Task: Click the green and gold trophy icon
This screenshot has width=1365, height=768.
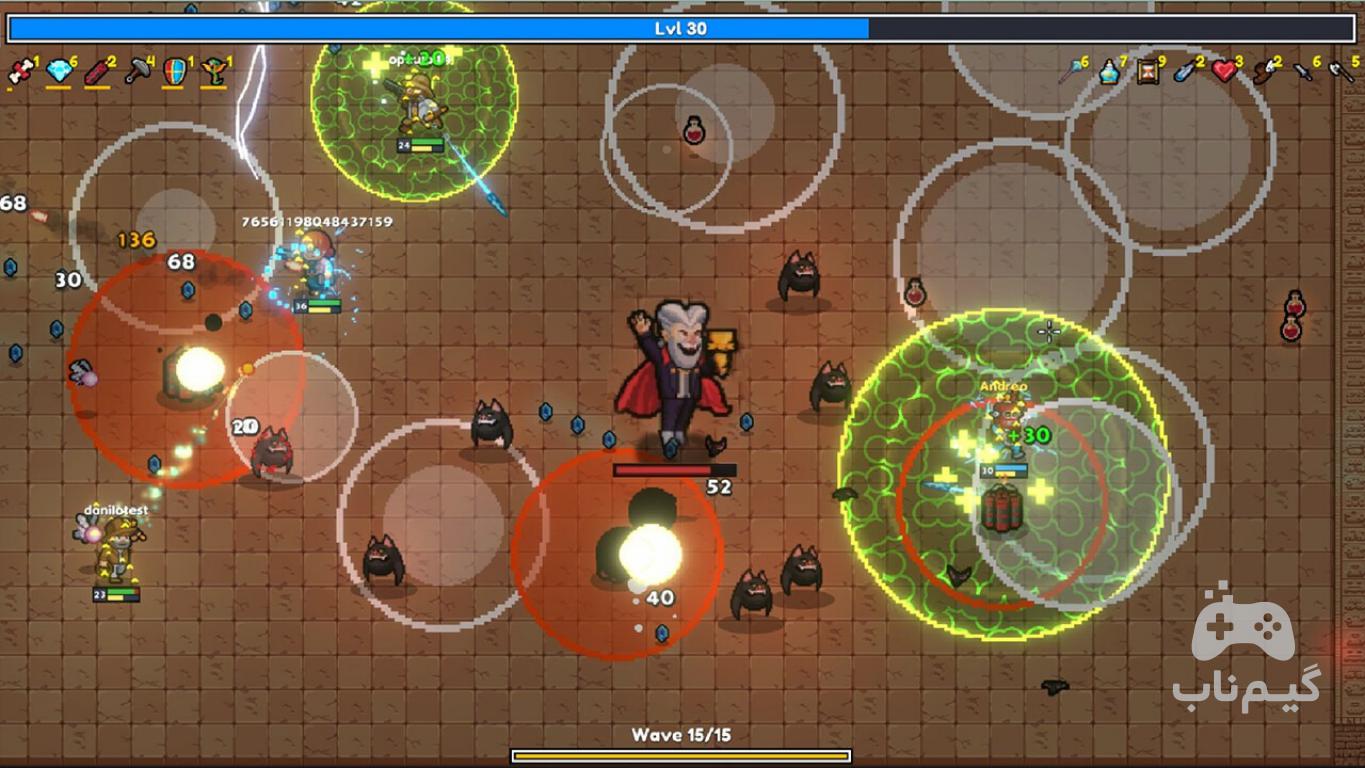Action: 212,71
